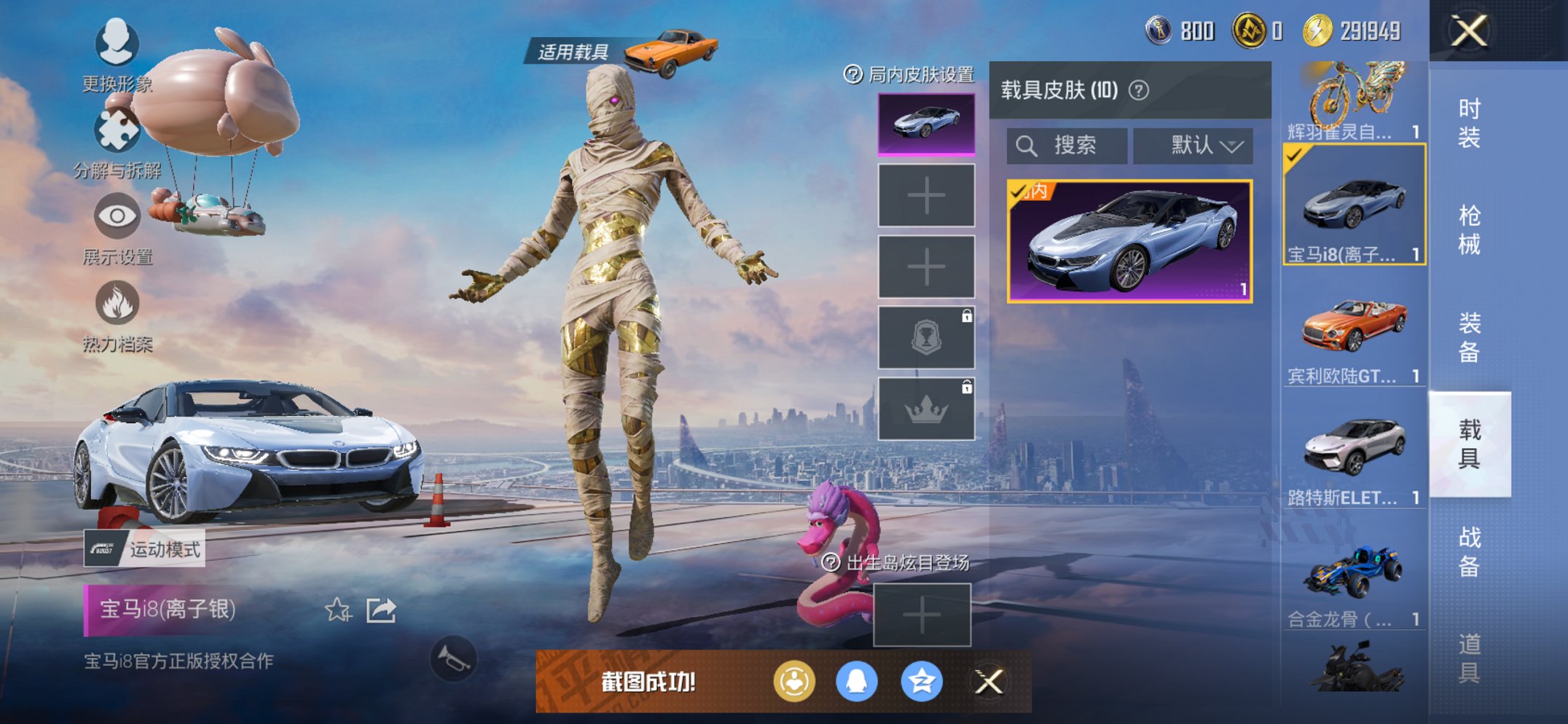Select the locked crown skin slot
1568x724 pixels.
pyautogui.click(x=927, y=409)
